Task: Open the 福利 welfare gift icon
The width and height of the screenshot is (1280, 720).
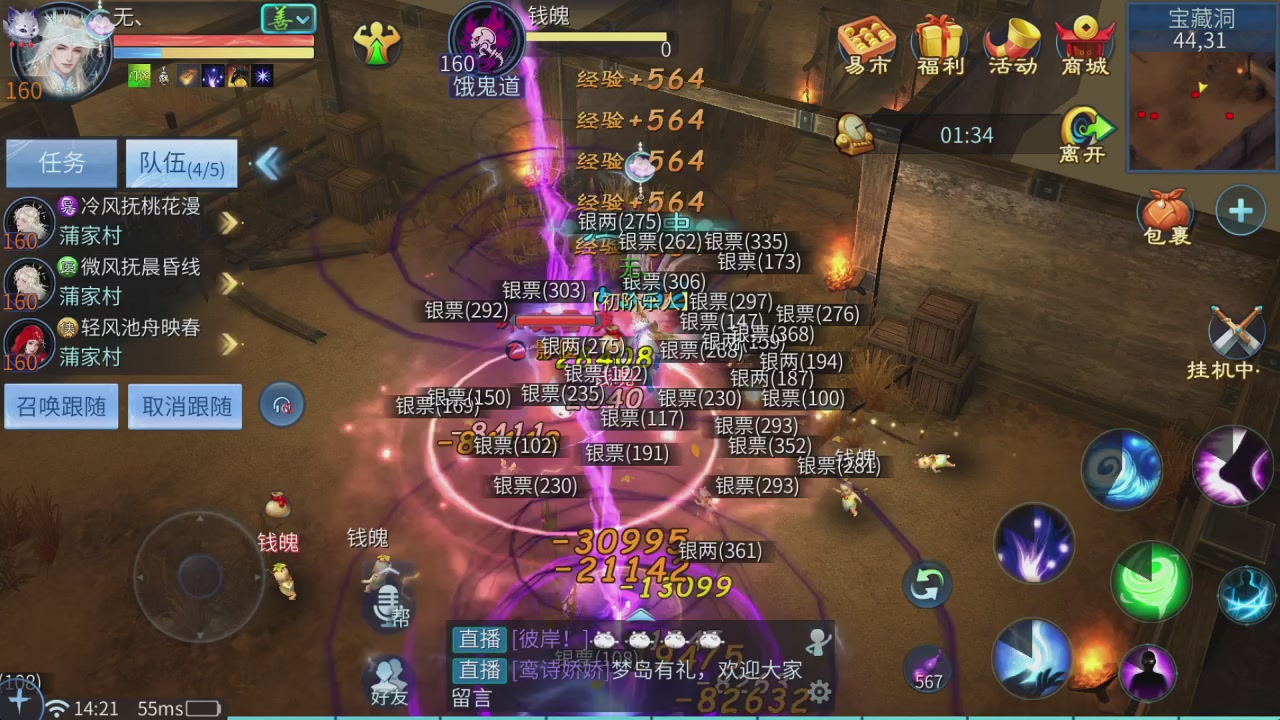Action: click(938, 47)
